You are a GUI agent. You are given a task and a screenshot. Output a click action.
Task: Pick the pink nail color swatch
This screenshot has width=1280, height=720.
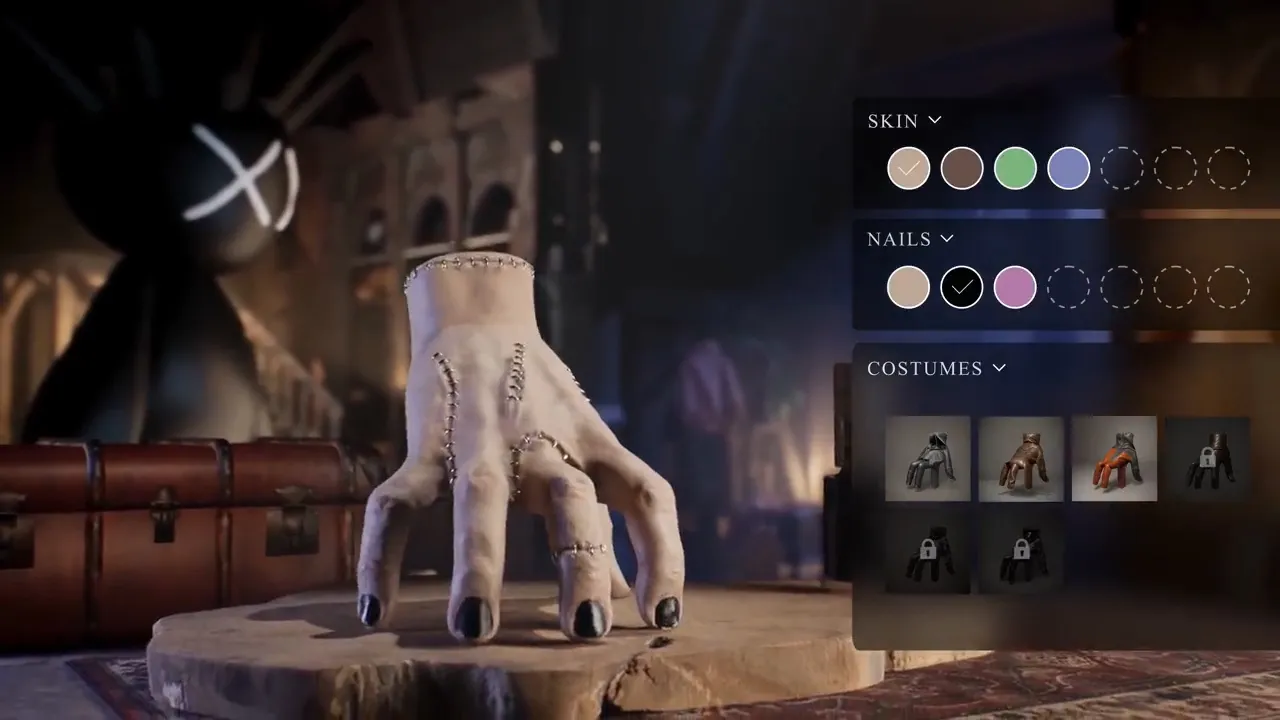click(x=1015, y=287)
